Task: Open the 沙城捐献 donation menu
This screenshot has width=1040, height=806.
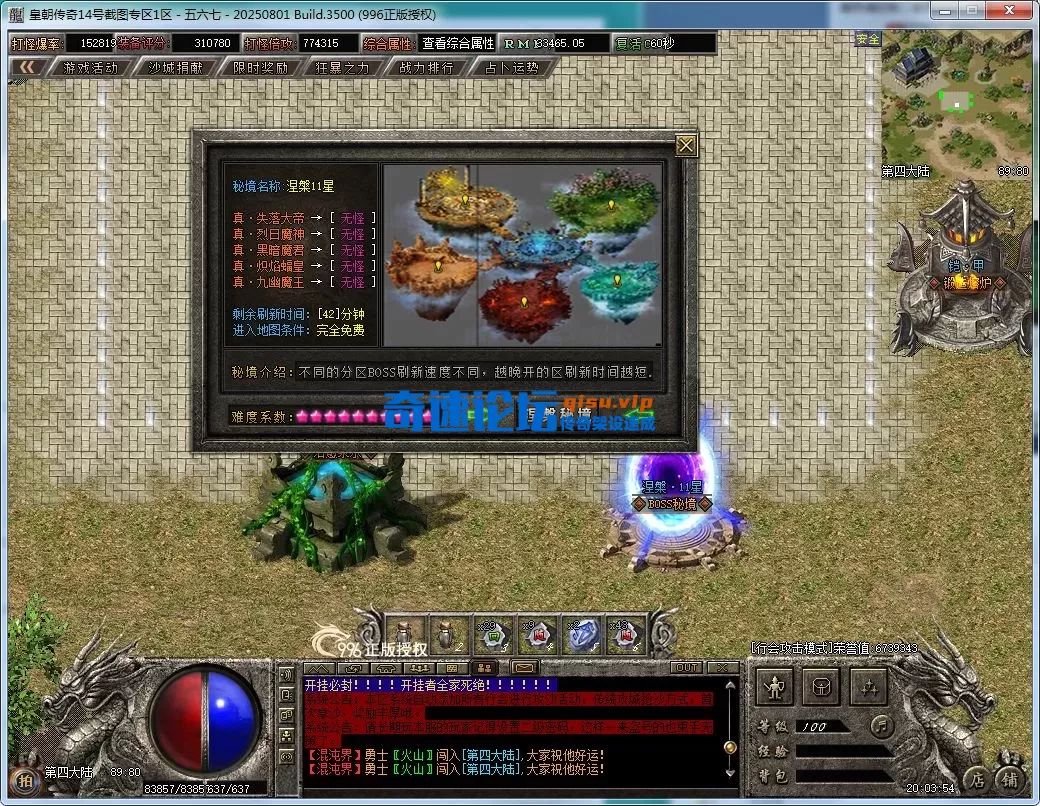Action: [x=175, y=68]
